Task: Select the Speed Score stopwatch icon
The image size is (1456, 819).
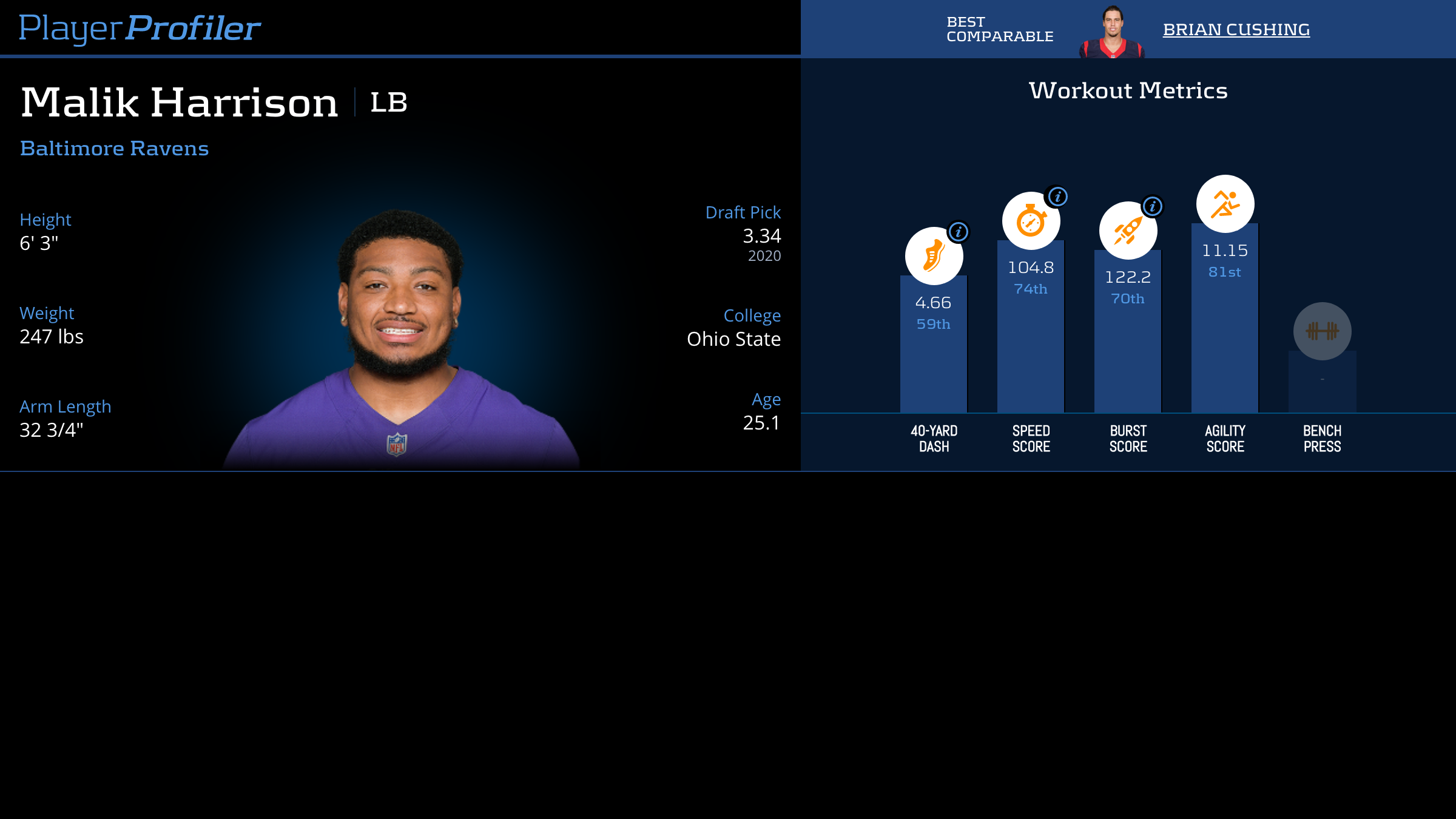Action: (1030, 221)
